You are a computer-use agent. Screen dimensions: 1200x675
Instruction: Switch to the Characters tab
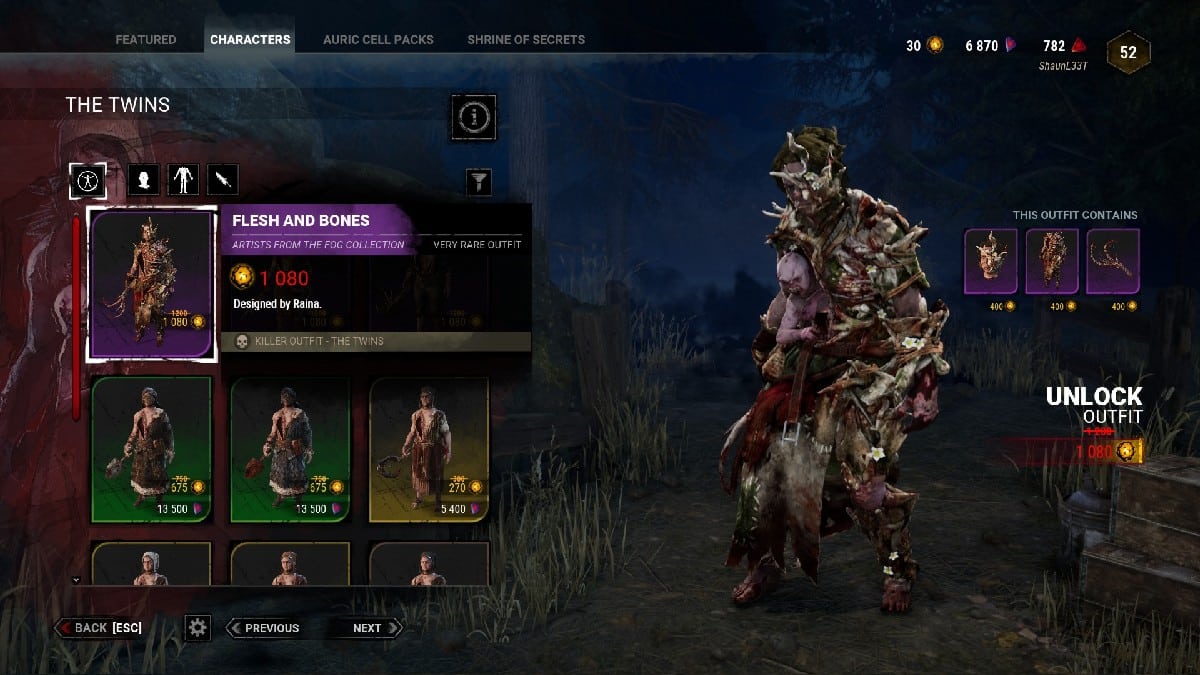click(250, 40)
